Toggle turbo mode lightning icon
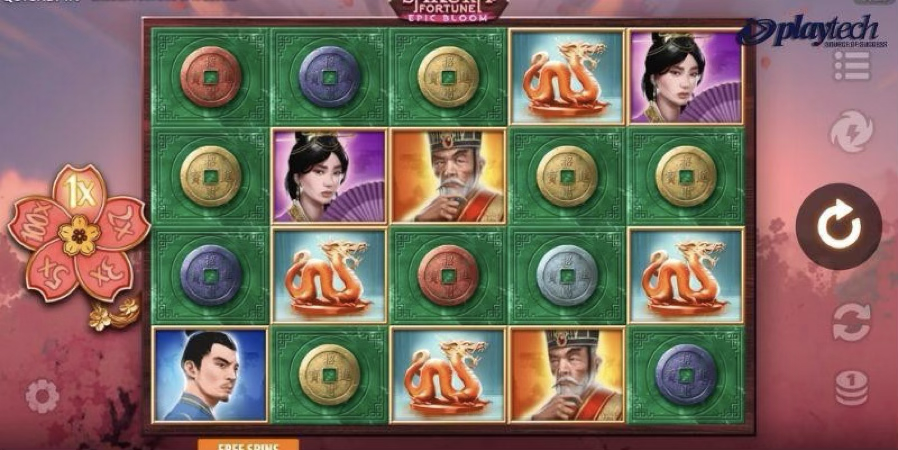 851,131
